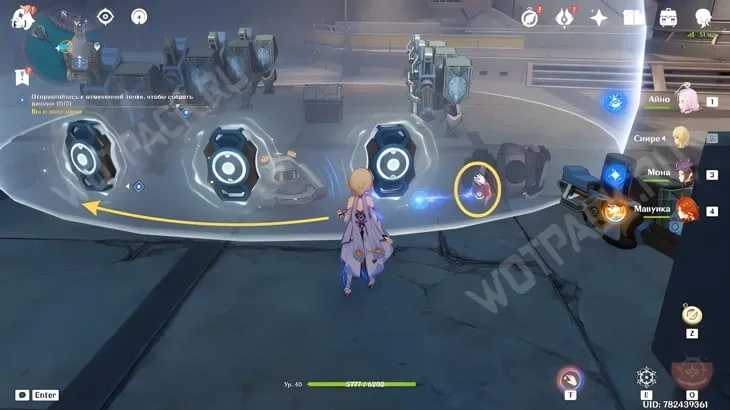Use the golden compass gadget
The height and width of the screenshot is (410, 730).
pyautogui.click(x=691, y=315)
